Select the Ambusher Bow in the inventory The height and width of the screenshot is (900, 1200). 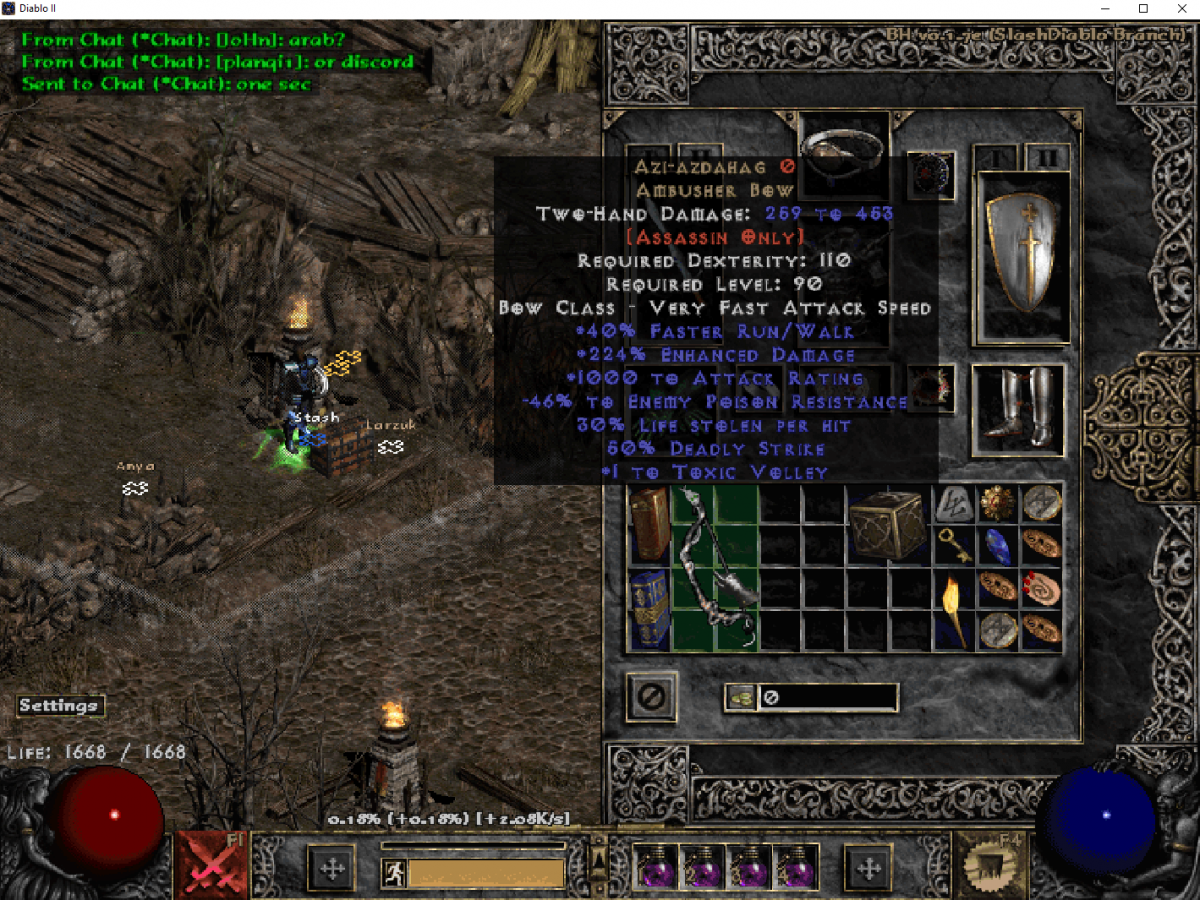tap(715, 567)
